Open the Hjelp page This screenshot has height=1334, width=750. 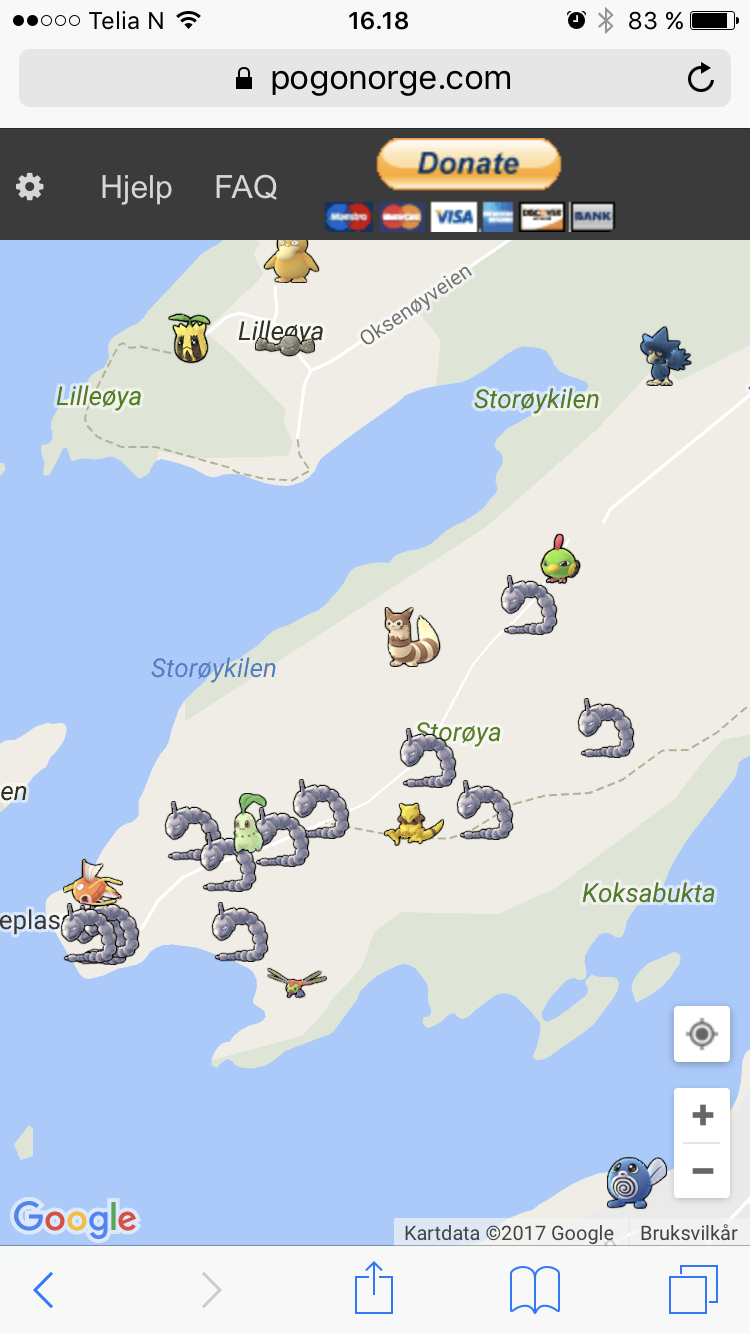pyautogui.click(x=136, y=187)
